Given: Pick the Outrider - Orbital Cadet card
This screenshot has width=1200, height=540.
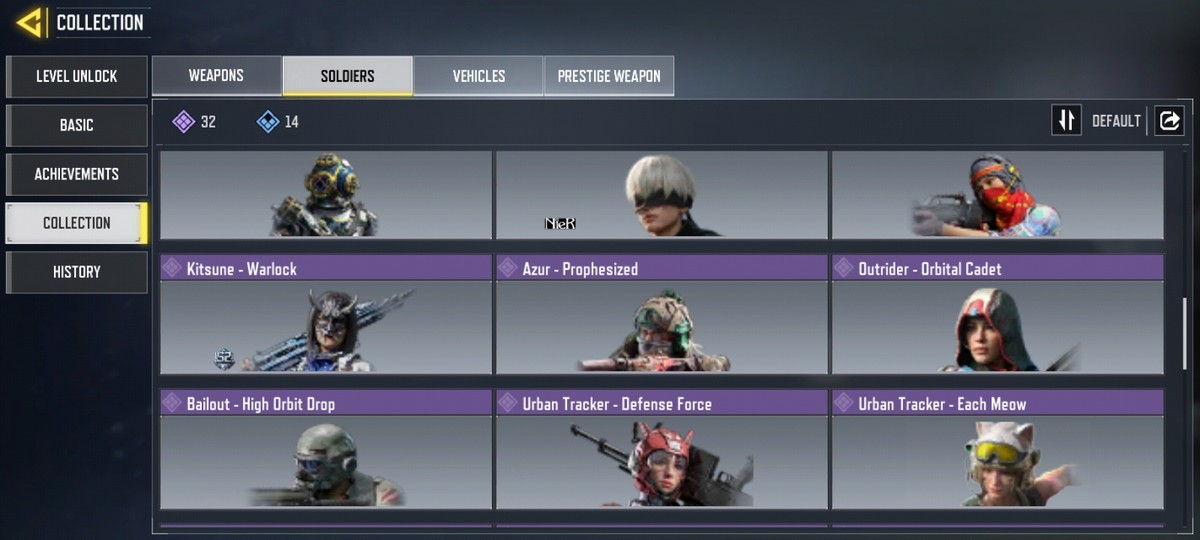Looking at the screenshot, I should (998, 315).
